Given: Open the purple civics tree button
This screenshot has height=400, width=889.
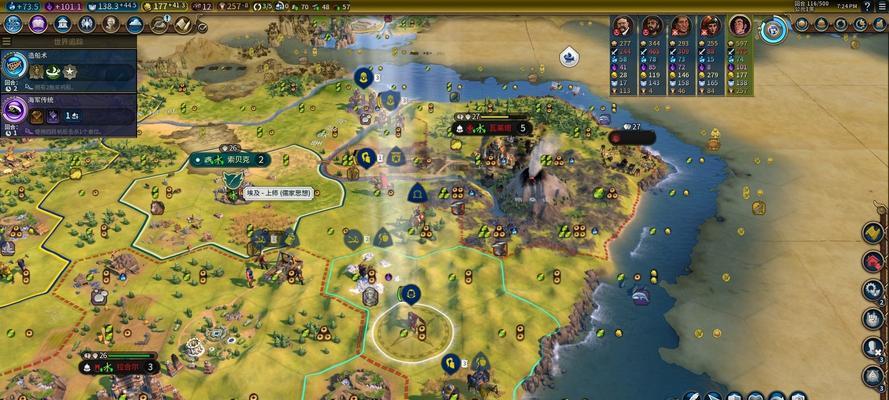Looking at the screenshot, I should pyautogui.click(x=38, y=24).
